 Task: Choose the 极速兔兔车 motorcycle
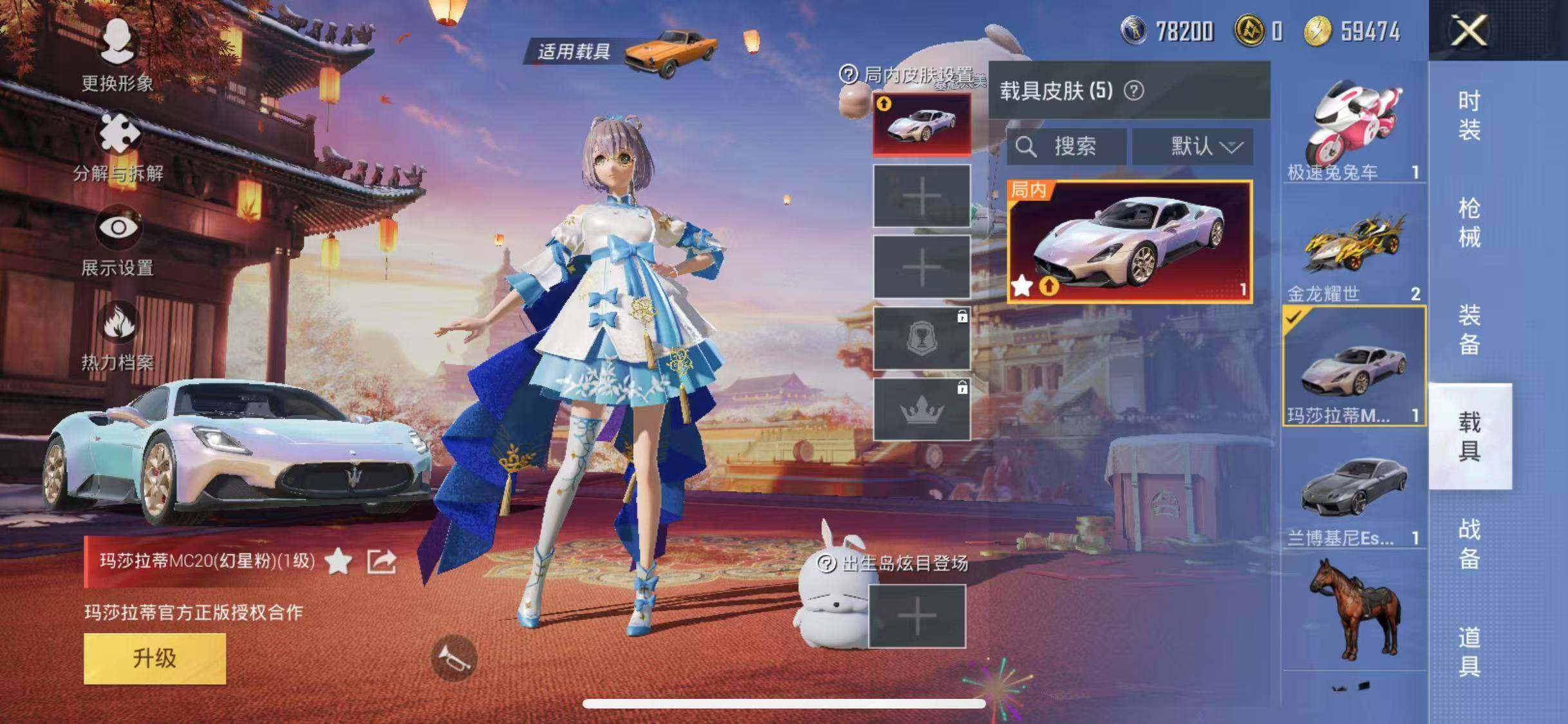(x=1353, y=129)
